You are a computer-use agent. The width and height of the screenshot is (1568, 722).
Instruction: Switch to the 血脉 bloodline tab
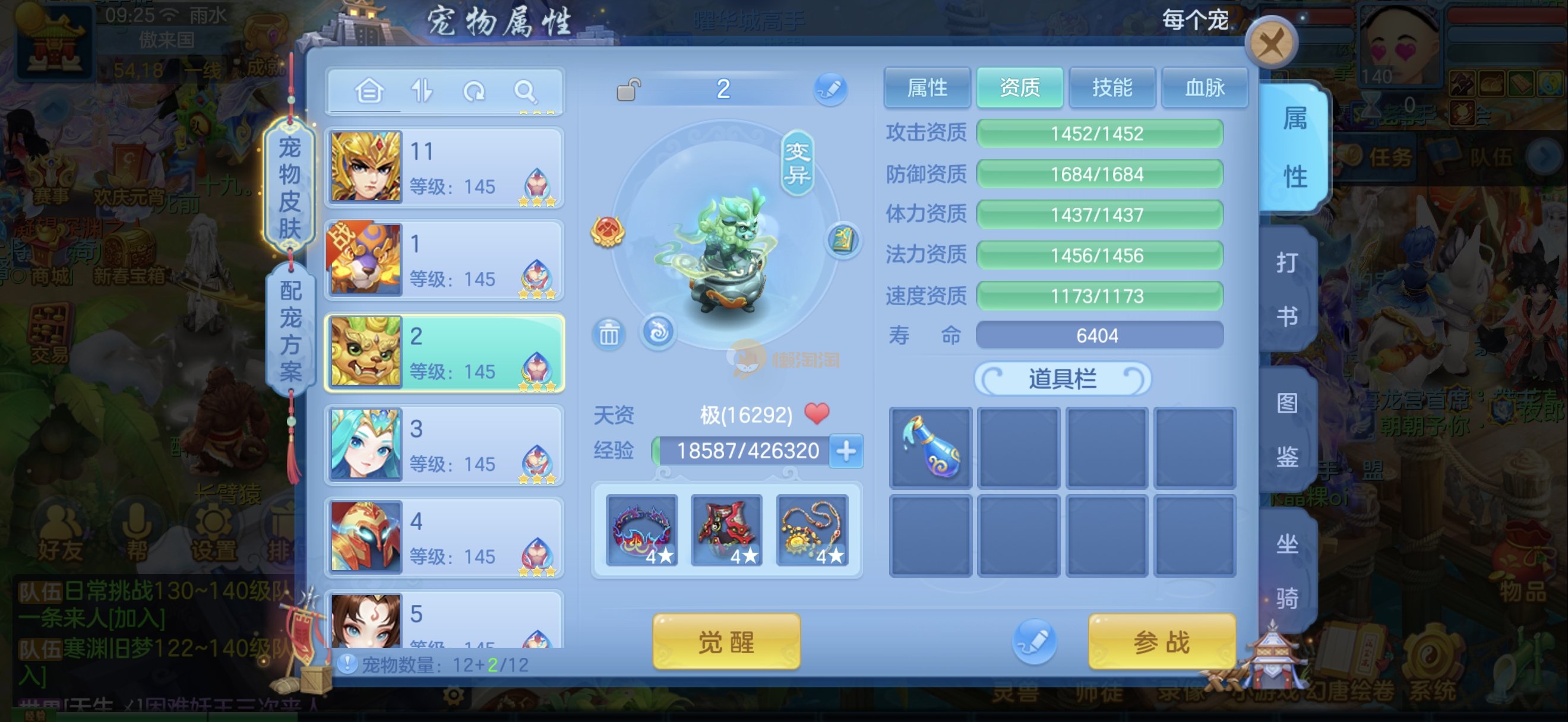(x=1204, y=88)
